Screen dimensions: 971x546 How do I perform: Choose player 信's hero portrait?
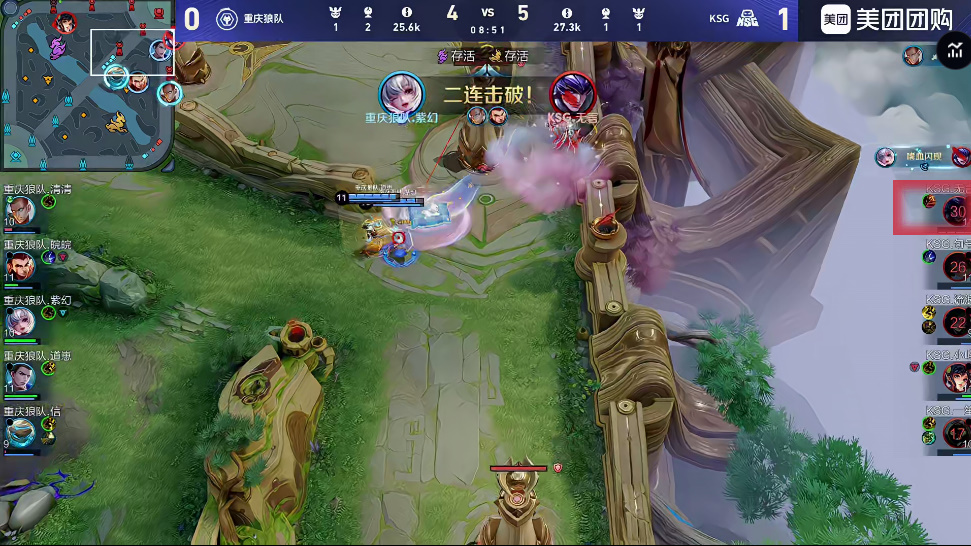coord(20,431)
